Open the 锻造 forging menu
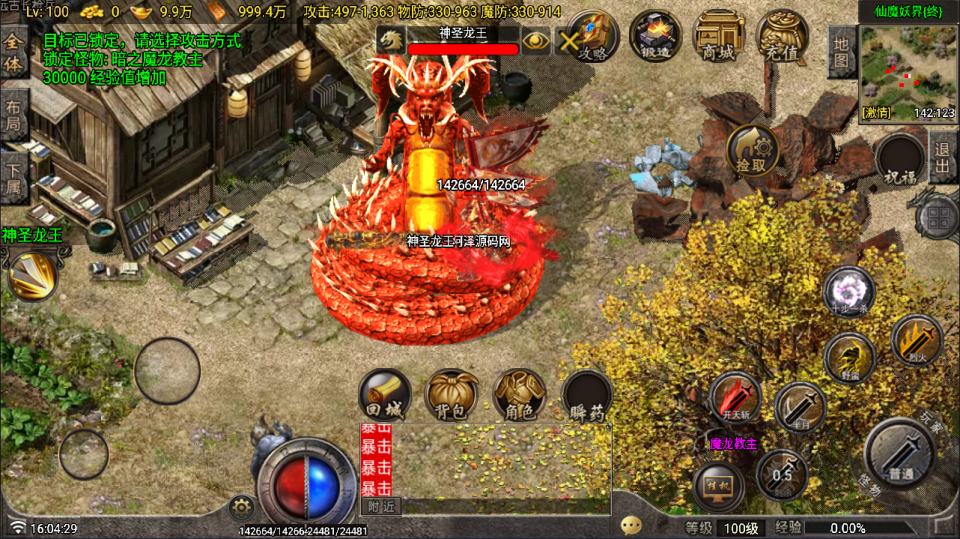 (x=656, y=36)
